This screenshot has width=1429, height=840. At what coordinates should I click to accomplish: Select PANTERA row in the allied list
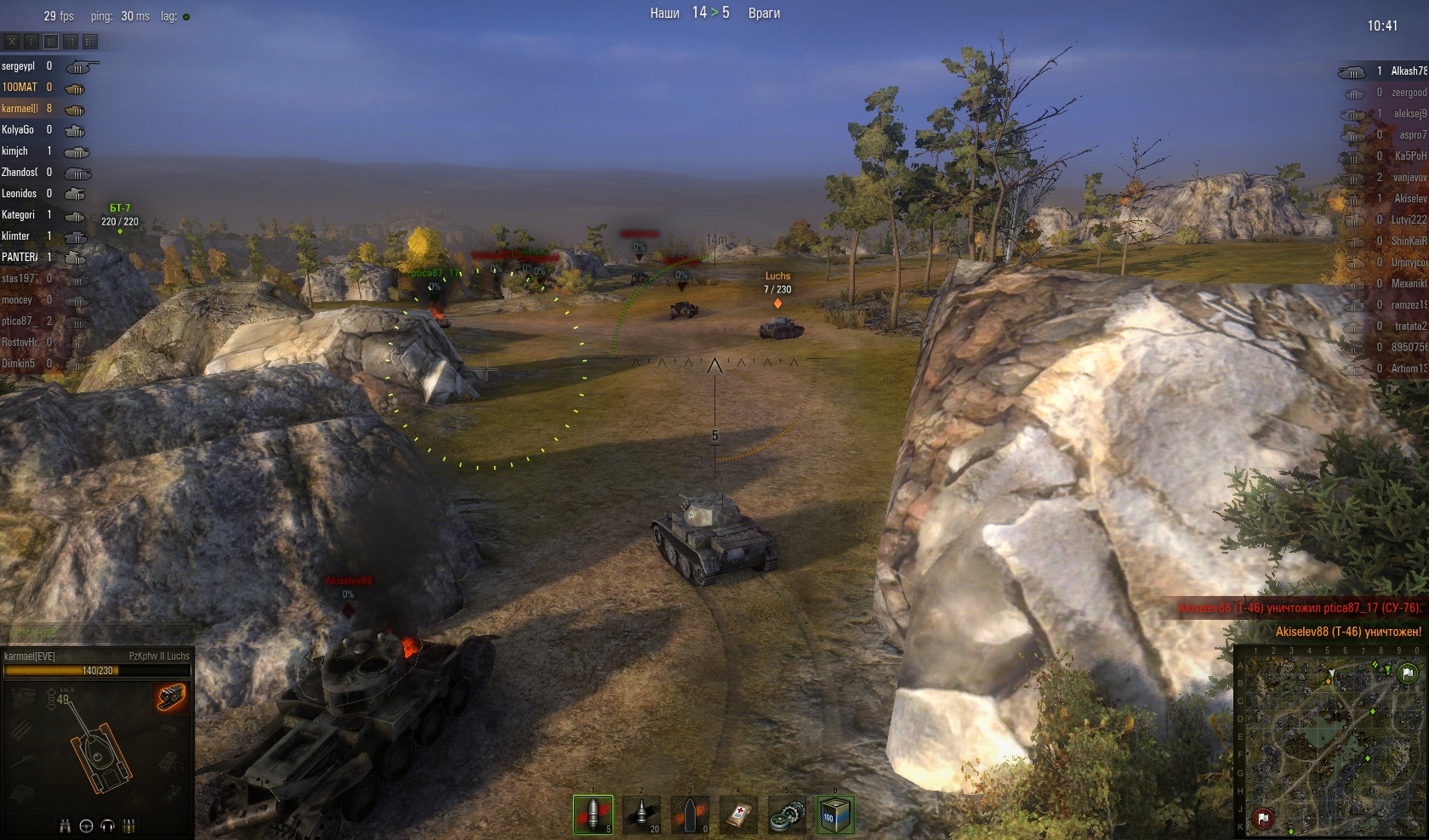coord(20,258)
